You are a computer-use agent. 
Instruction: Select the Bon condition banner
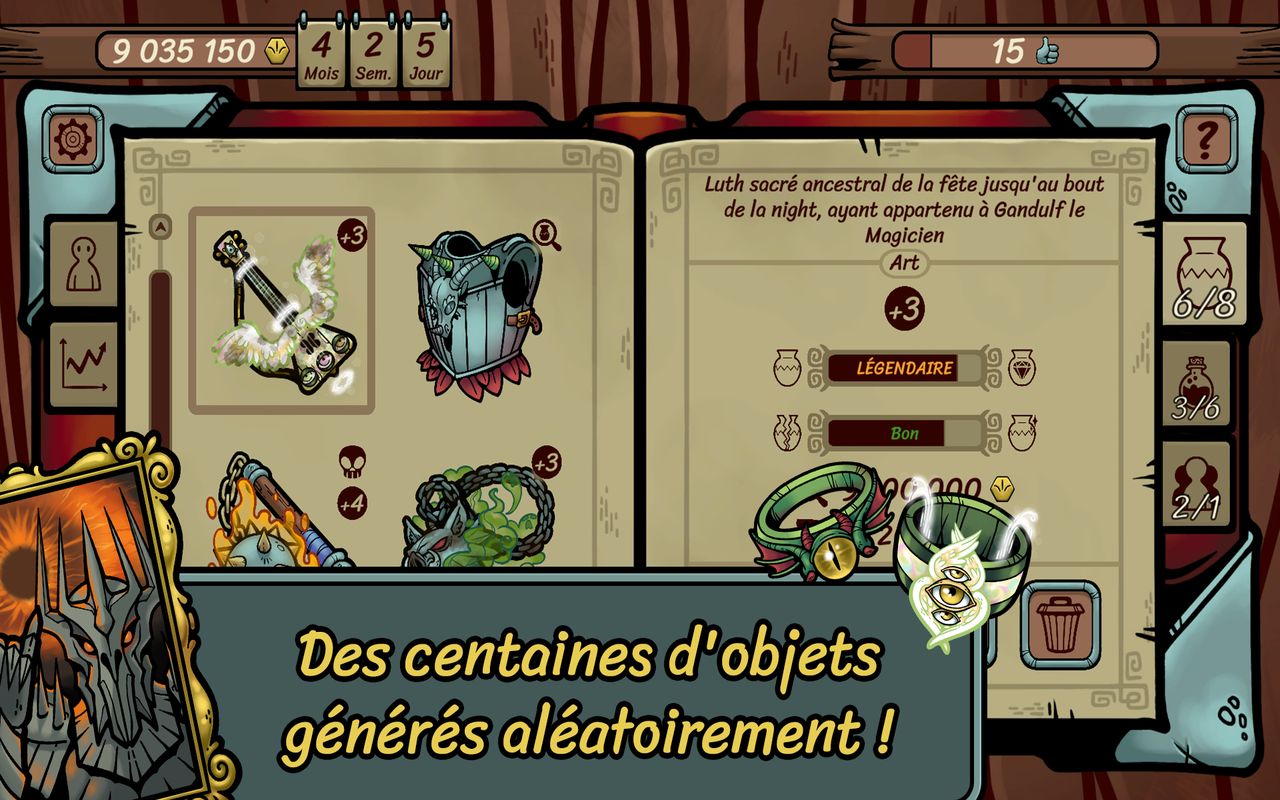[x=902, y=433]
